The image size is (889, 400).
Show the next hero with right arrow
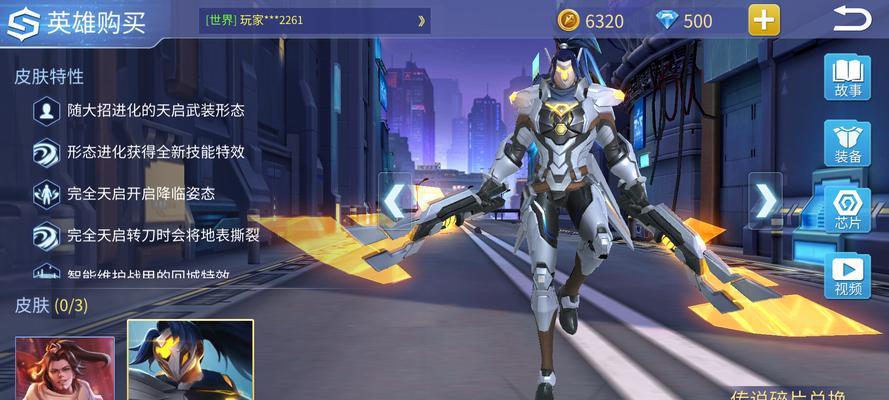point(765,202)
